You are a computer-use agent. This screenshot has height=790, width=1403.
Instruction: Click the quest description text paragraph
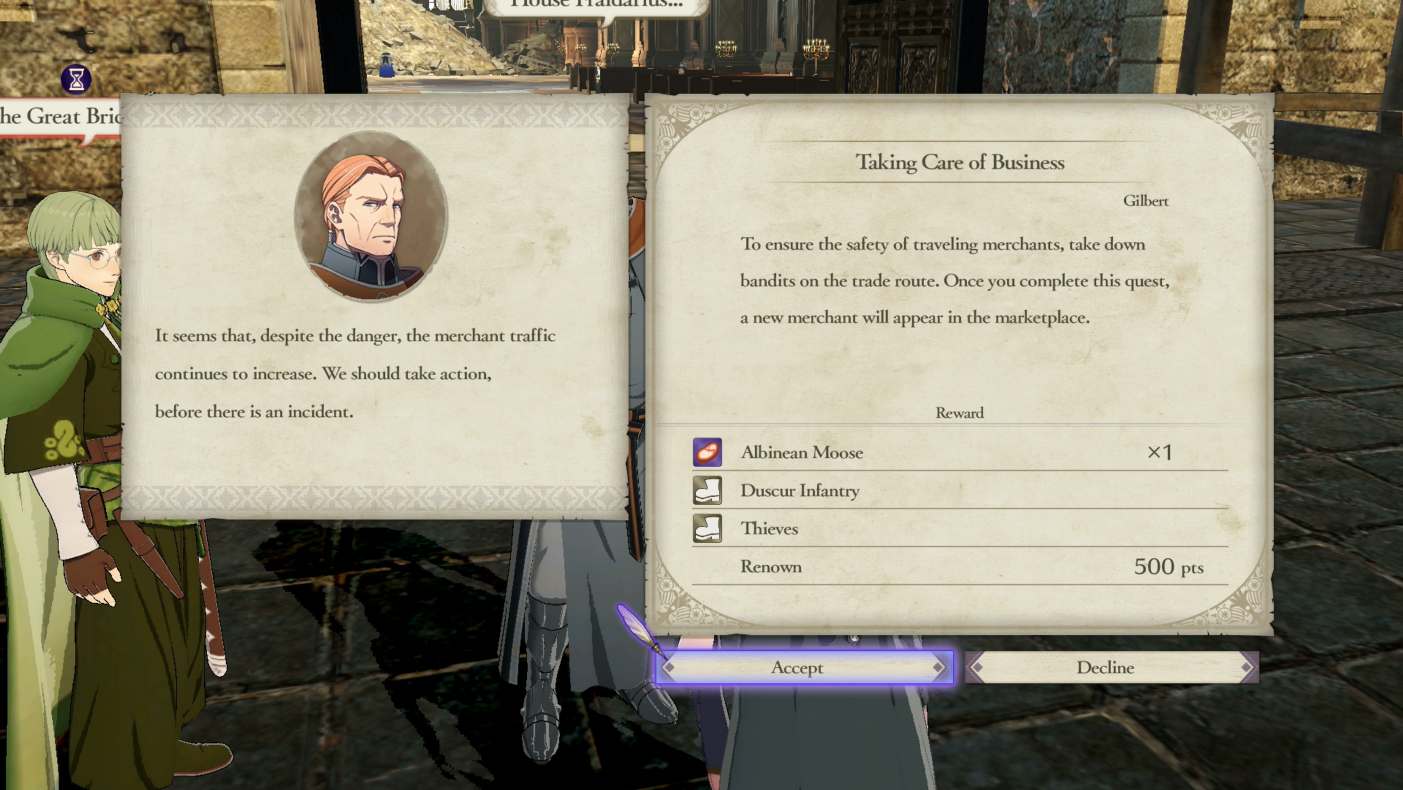959,281
